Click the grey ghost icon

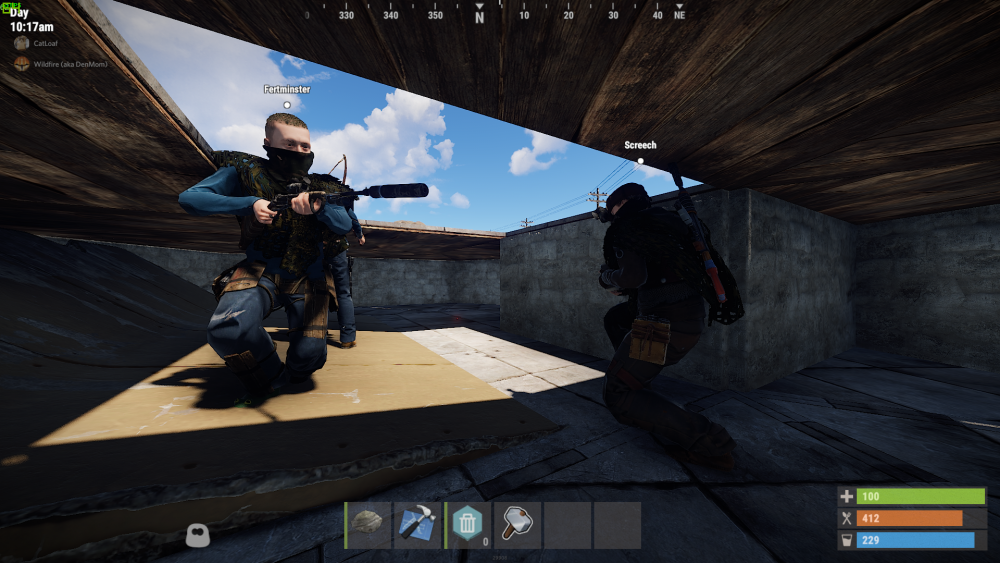197,536
